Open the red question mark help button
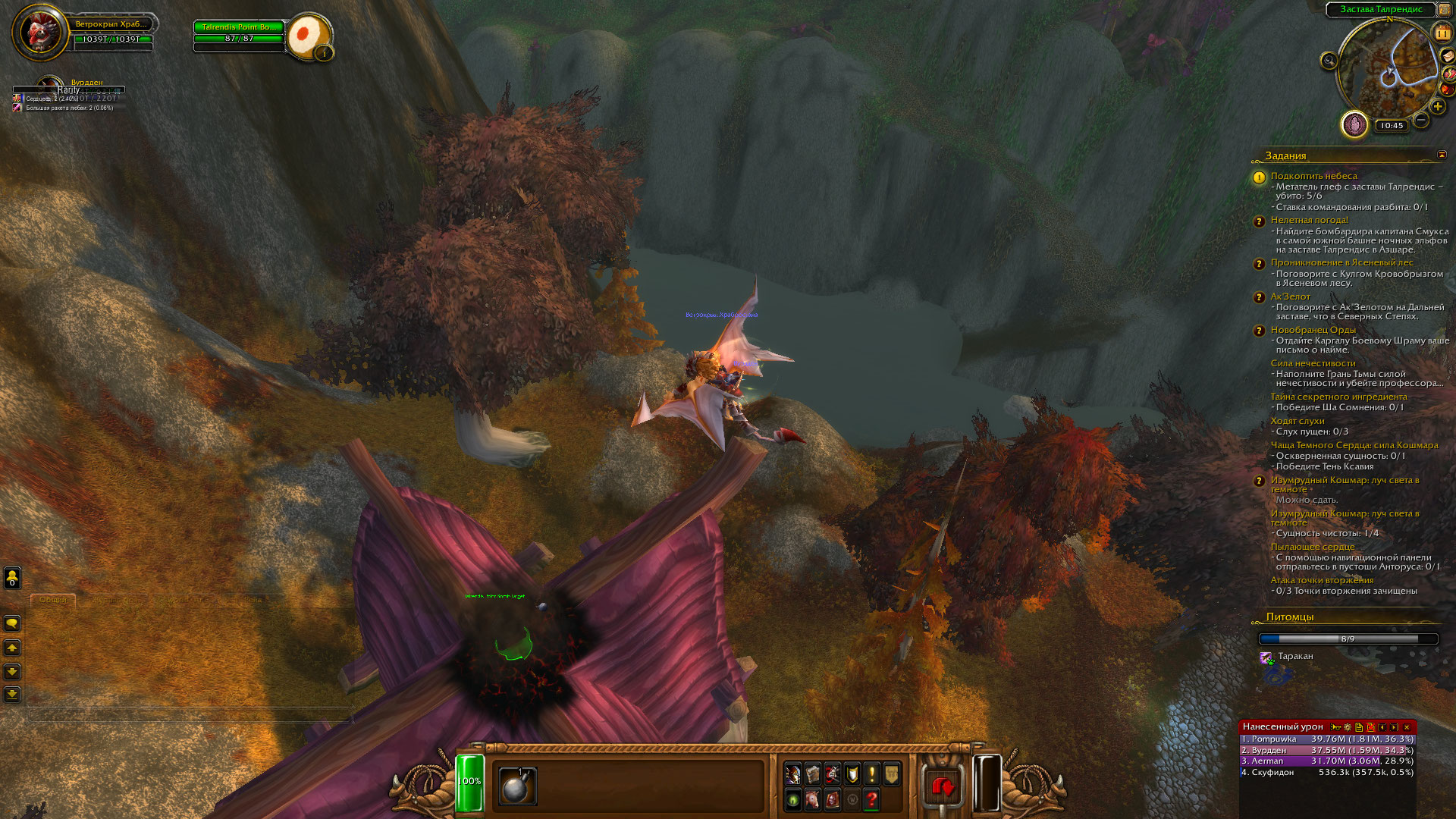Image resolution: width=1456 pixels, height=819 pixels. 872,799
